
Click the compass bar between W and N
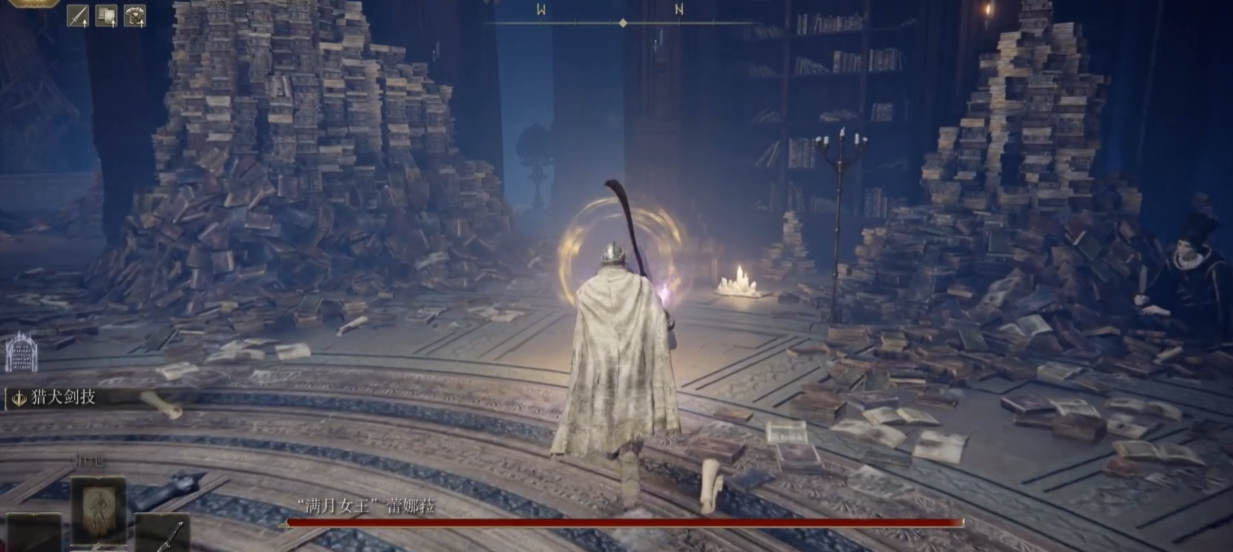pos(622,22)
